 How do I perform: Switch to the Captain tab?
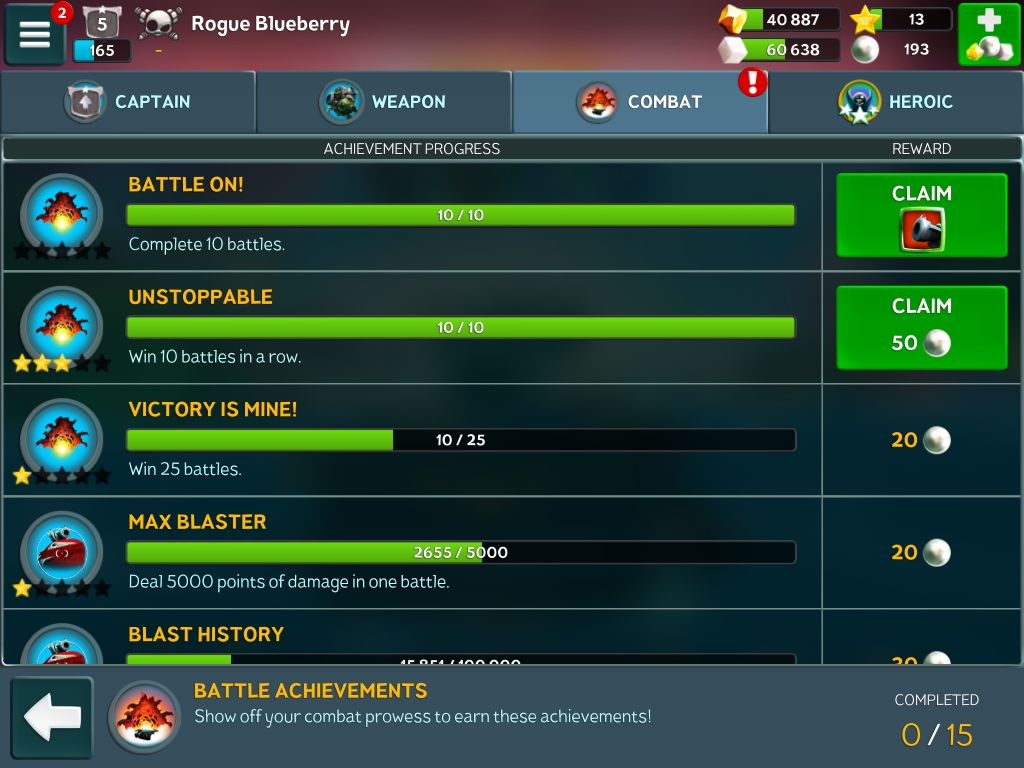pyautogui.click(x=128, y=102)
